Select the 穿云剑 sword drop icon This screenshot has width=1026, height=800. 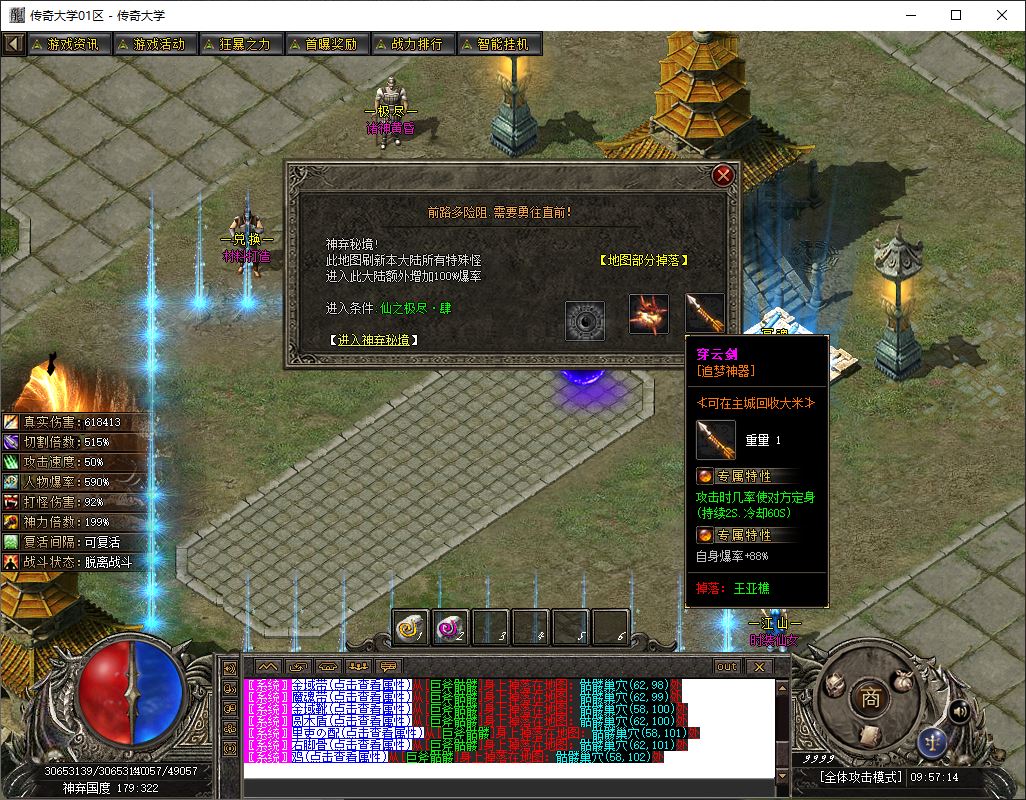pos(704,313)
